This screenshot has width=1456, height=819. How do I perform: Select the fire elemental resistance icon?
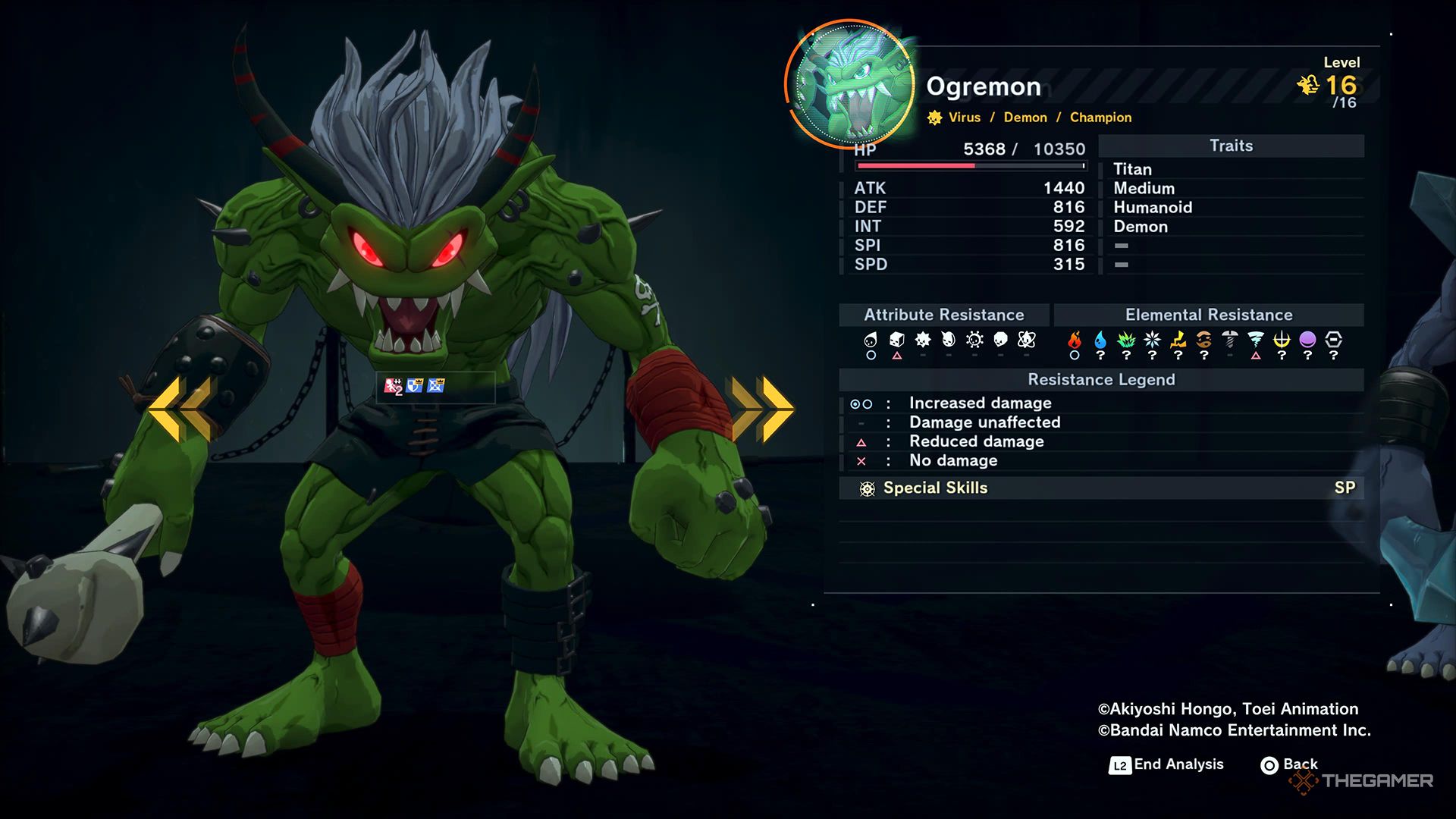pos(1075,340)
